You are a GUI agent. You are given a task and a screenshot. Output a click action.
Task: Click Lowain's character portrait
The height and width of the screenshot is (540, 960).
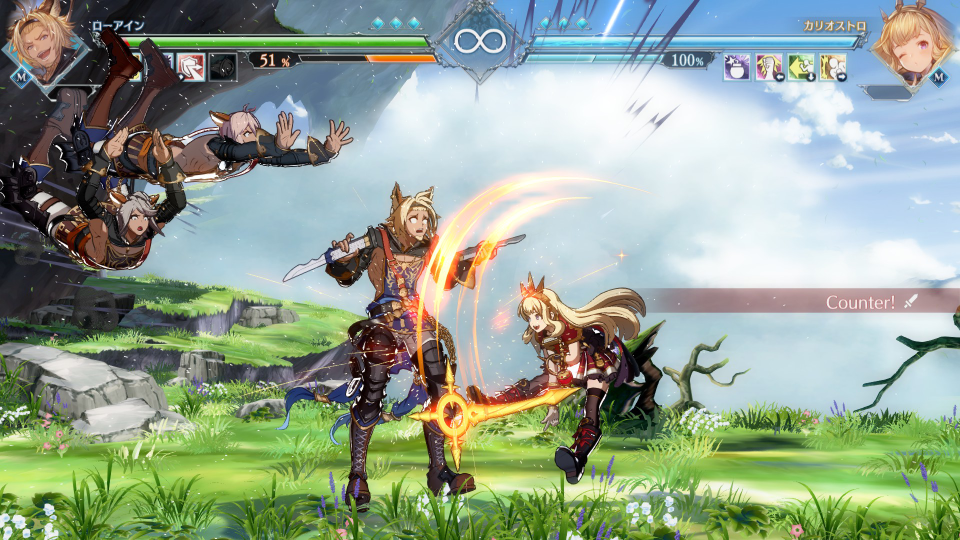click(x=40, y=45)
